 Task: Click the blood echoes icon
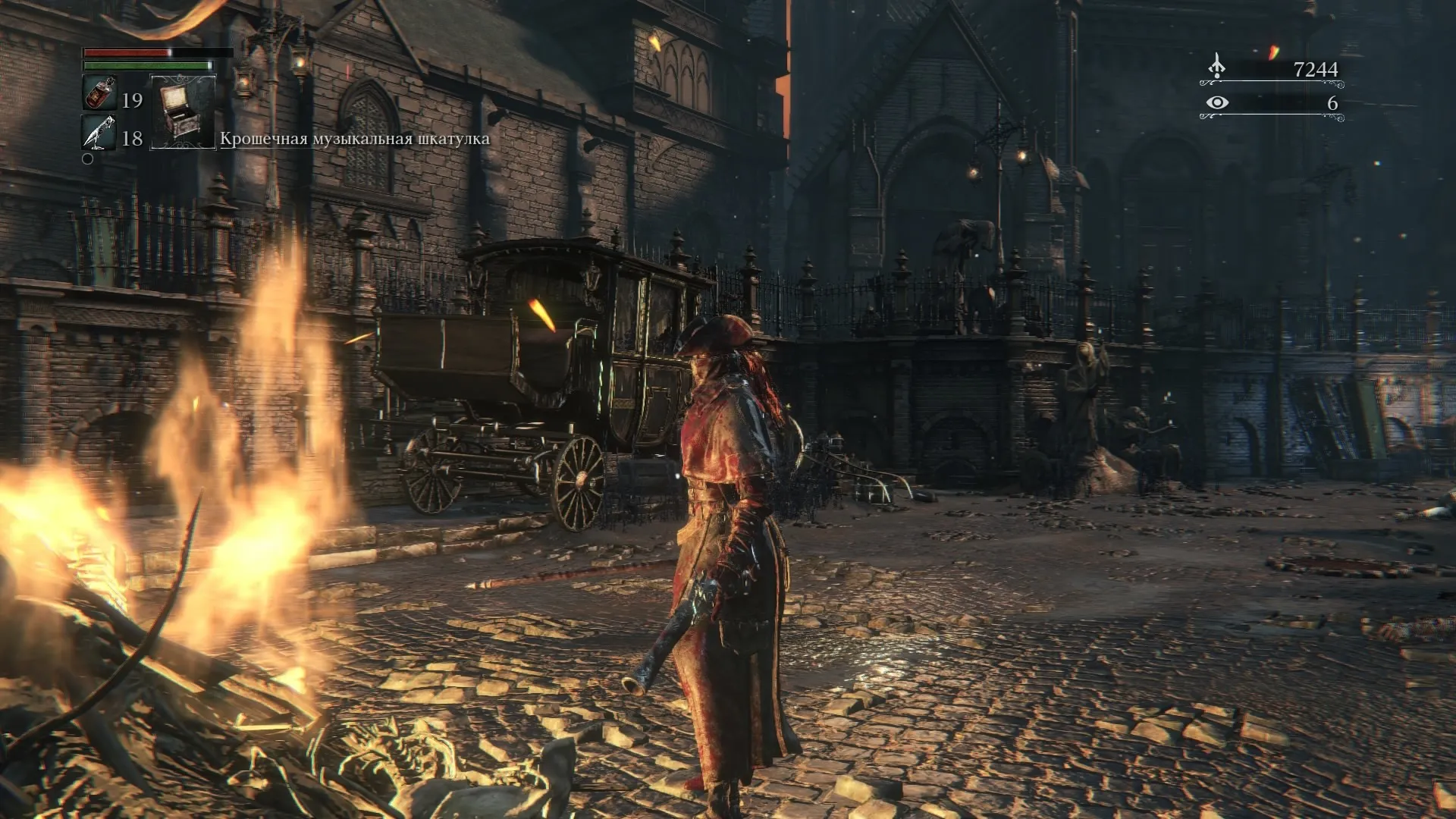tap(1216, 67)
